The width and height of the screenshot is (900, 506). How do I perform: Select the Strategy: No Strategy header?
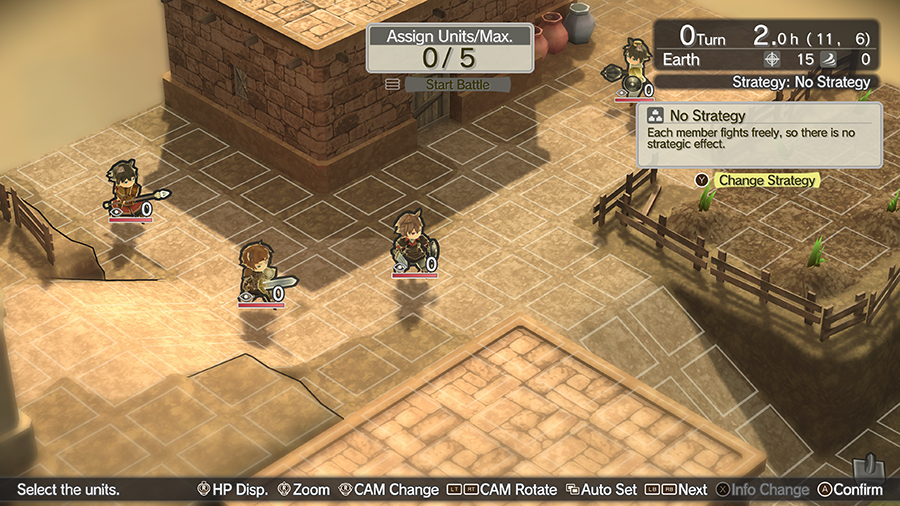tap(800, 82)
